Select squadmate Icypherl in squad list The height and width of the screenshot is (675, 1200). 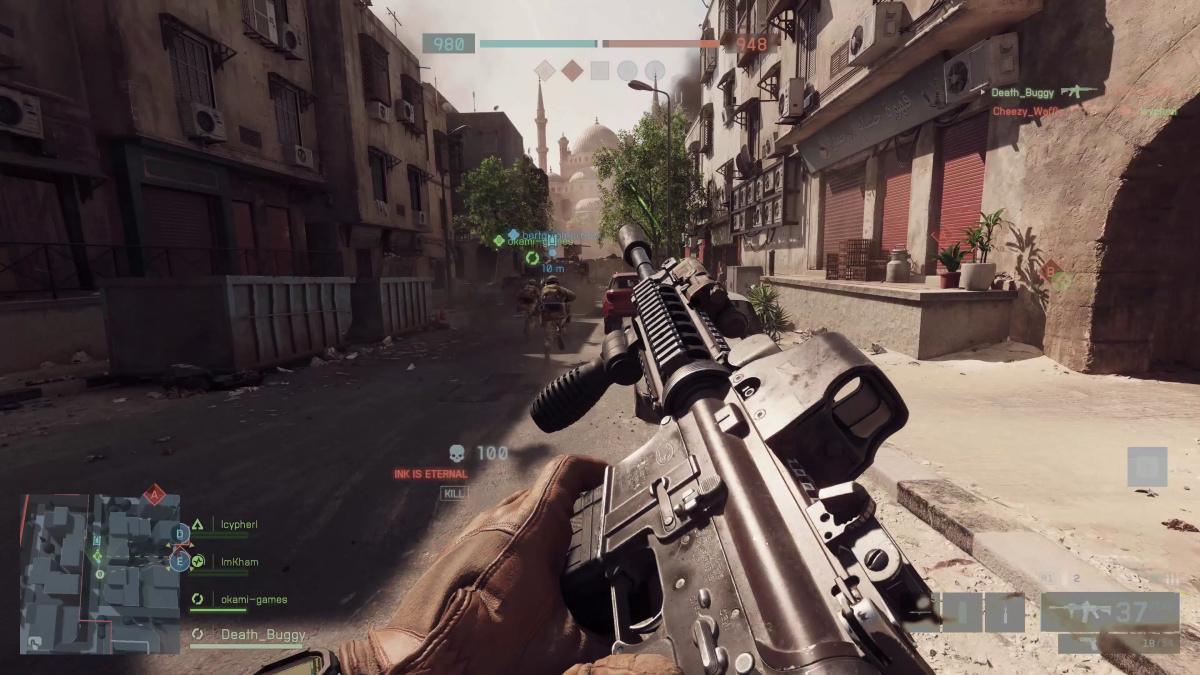(239, 524)
